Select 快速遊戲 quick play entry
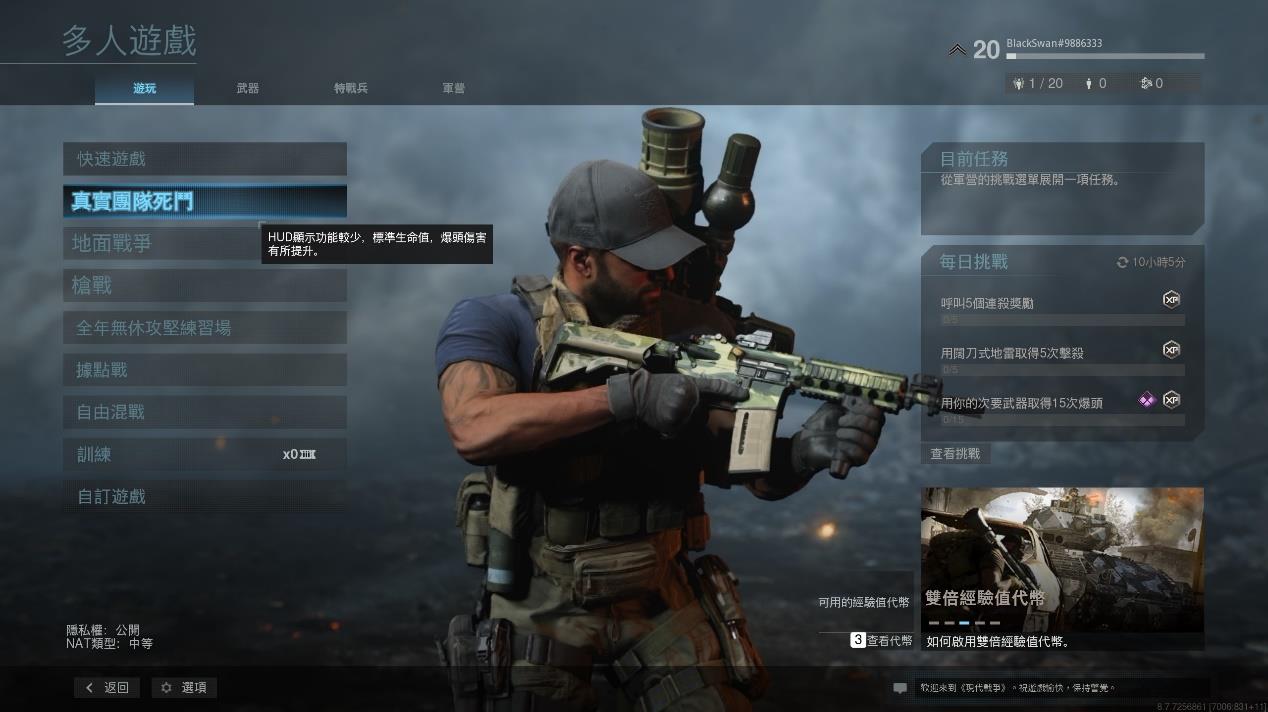 click(204, 159)
